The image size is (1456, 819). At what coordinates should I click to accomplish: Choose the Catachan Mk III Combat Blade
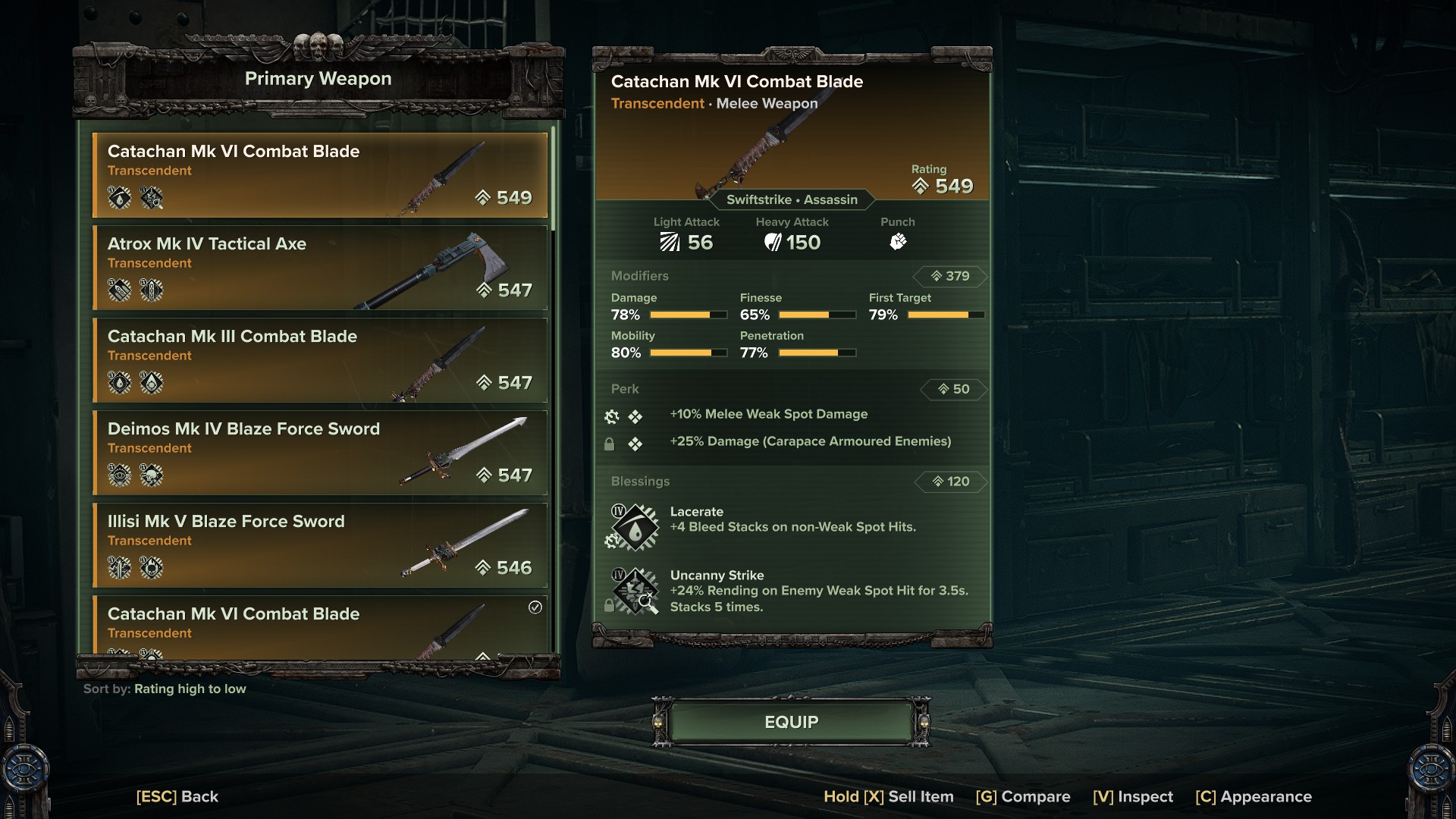click(x=319, y=360)
